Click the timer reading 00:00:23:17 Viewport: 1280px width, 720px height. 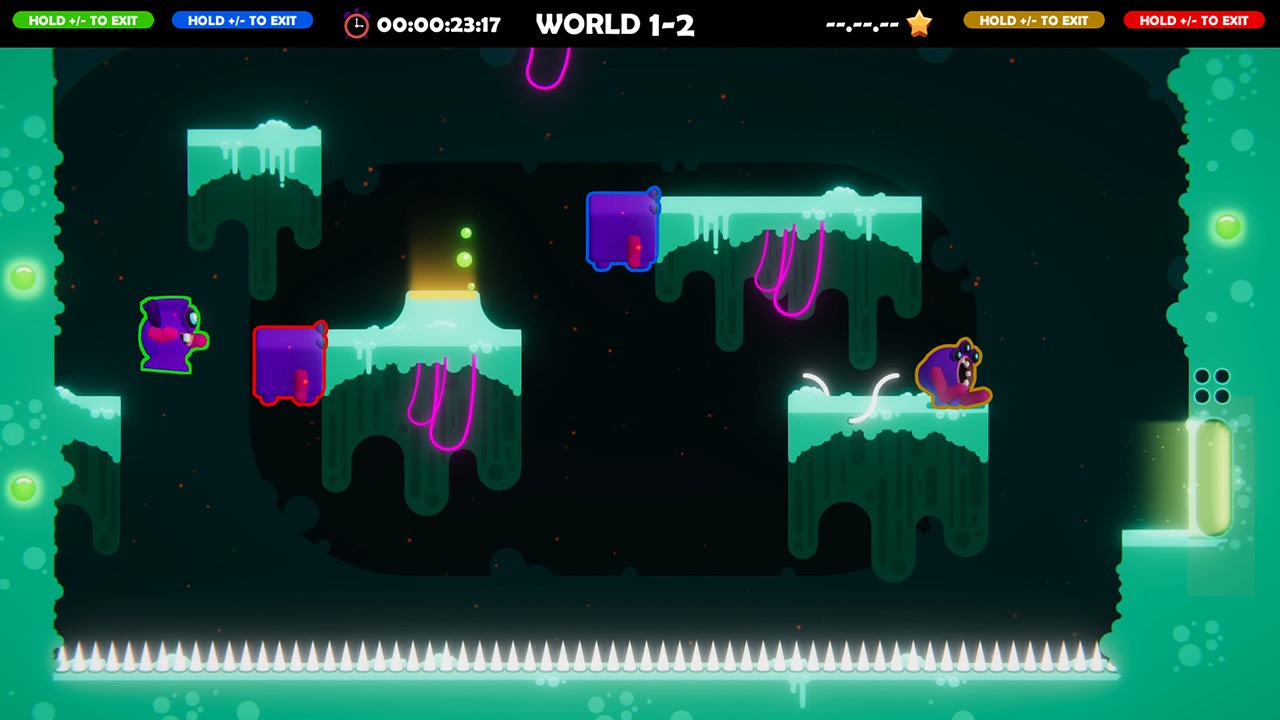(440, 21)
